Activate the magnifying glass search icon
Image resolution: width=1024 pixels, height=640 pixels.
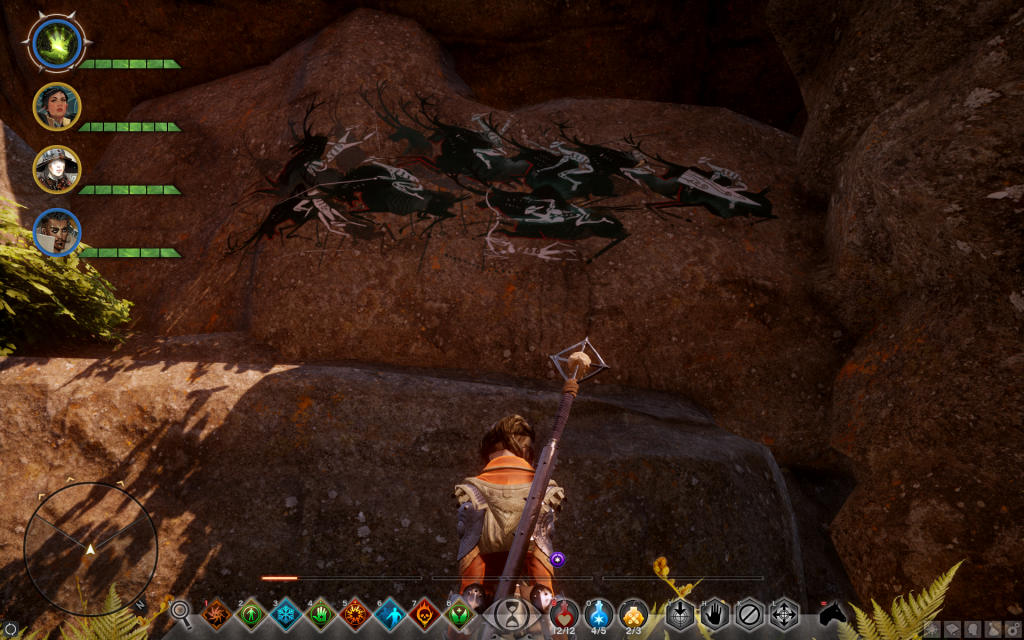point(181,612)
